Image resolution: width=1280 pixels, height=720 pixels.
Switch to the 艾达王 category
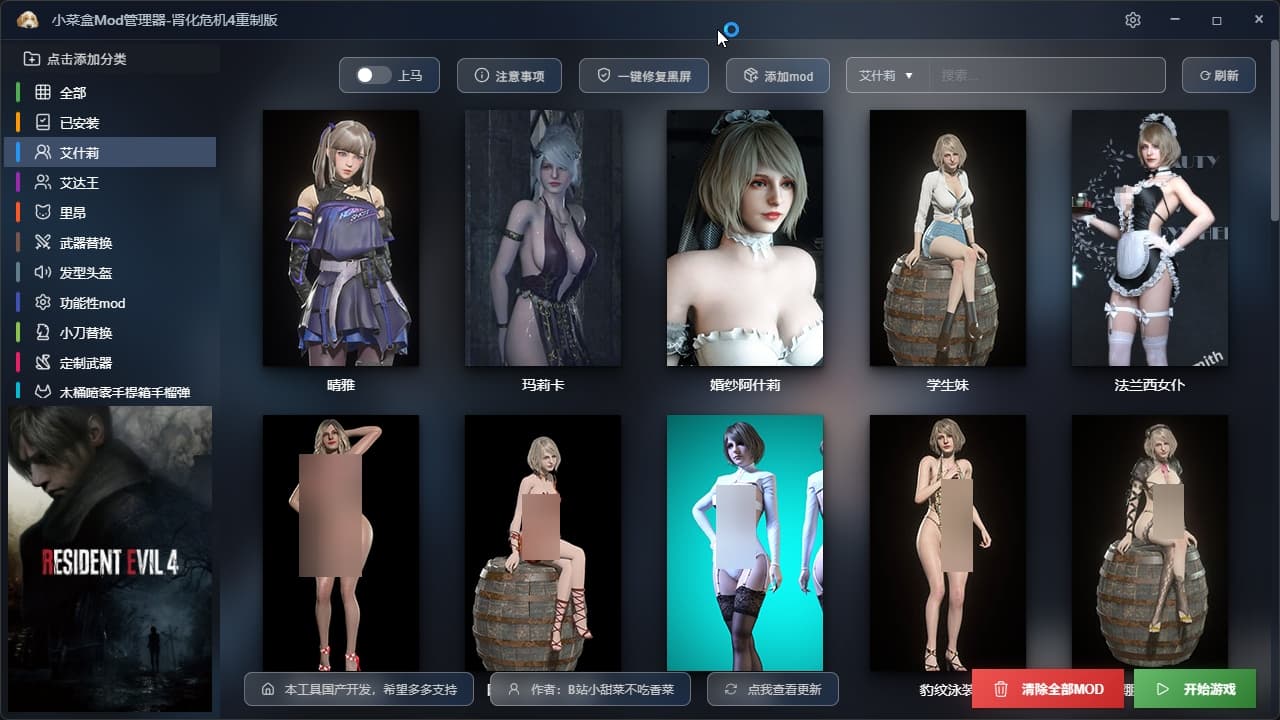coord(79,183)
